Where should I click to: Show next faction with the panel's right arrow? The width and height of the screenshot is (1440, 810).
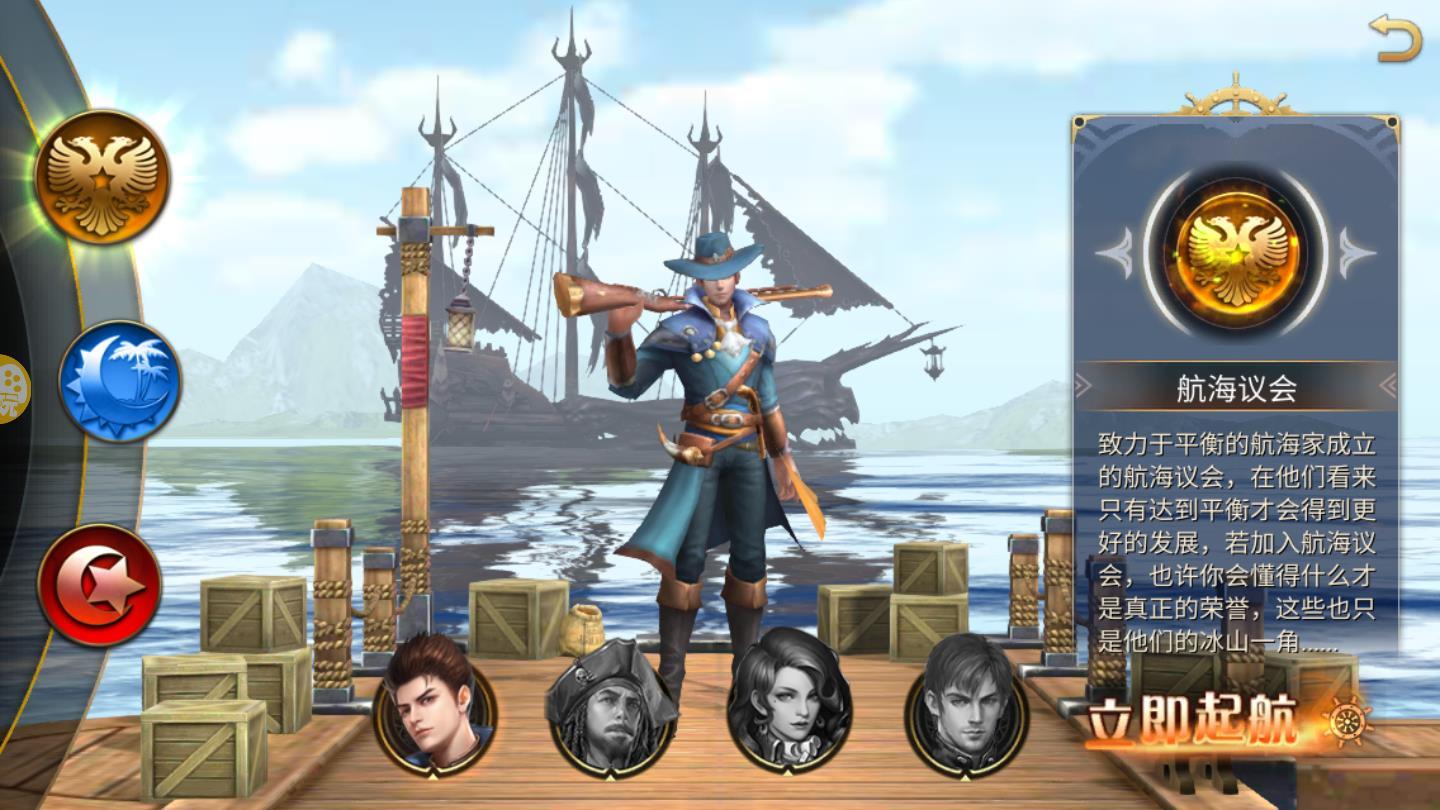[x=1357, y=252]
